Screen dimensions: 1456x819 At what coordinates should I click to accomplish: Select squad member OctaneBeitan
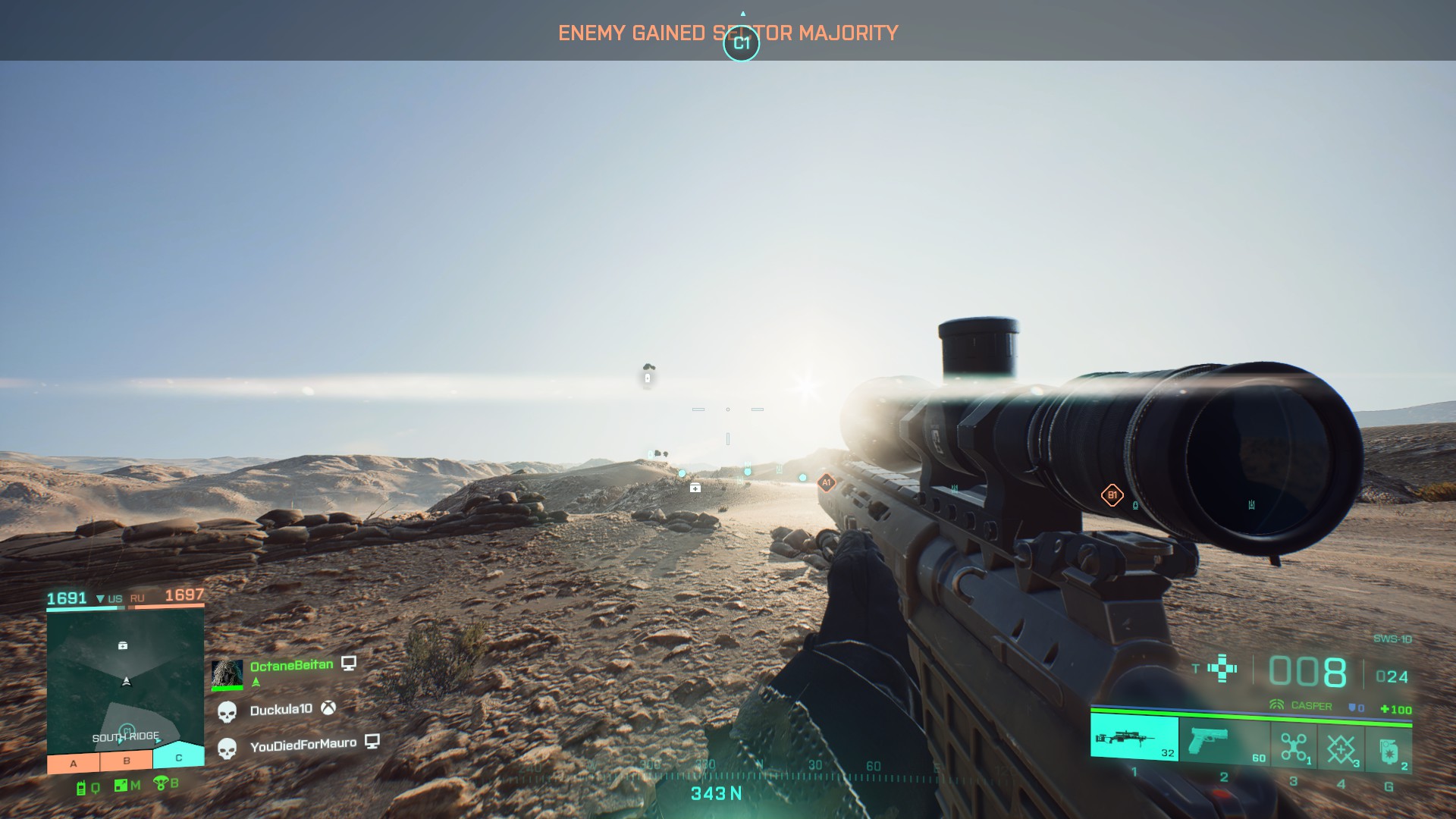pos(292,666)
